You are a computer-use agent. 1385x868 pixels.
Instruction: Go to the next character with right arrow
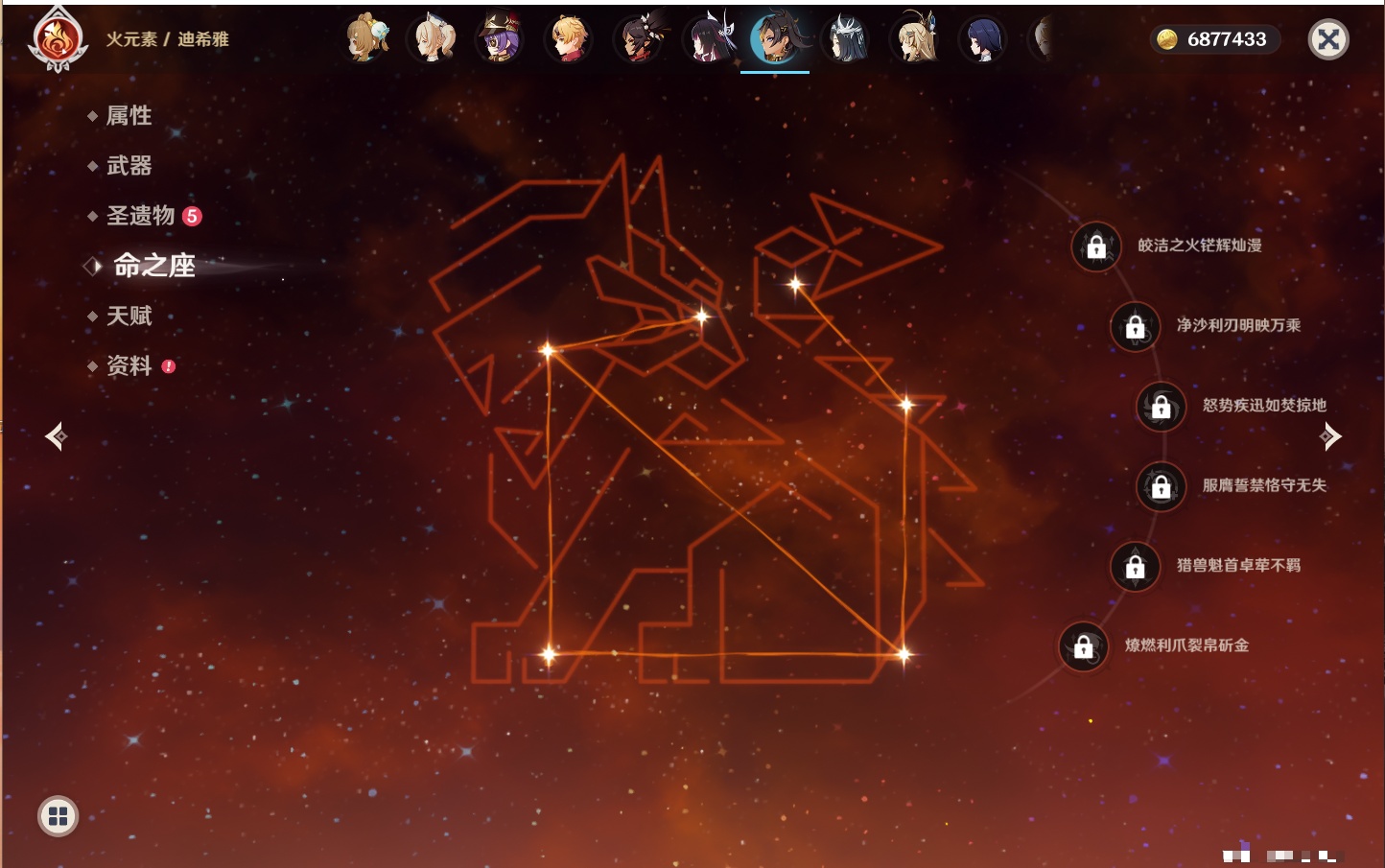click(x=1329, y=436)
